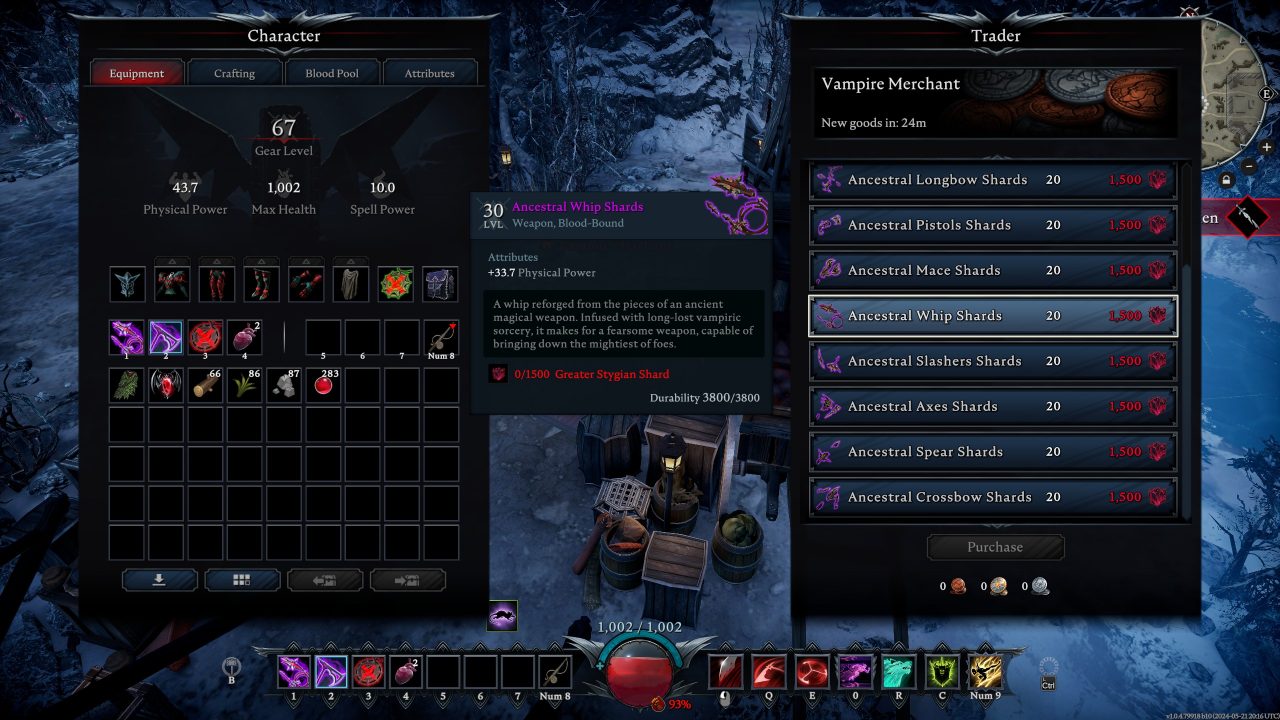
Task: Click the inventory sort grid icon
Action: point(242,580)
